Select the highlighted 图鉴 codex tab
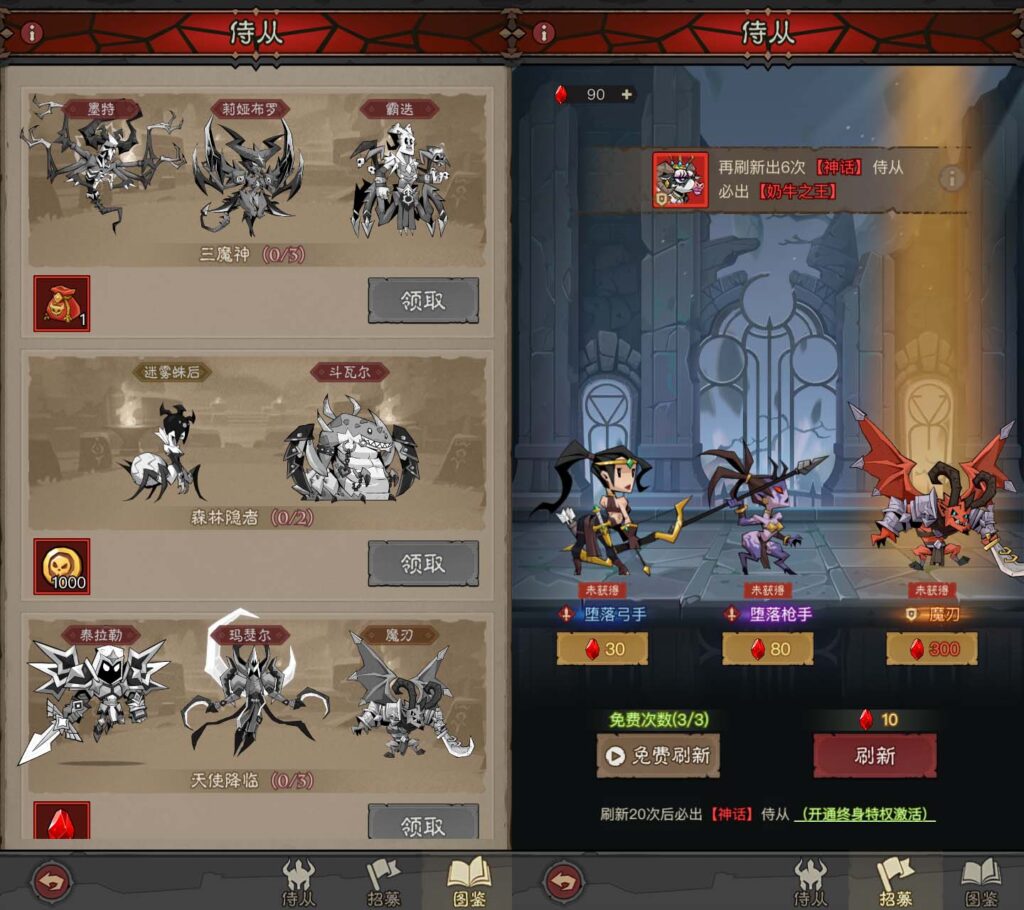 468,880
